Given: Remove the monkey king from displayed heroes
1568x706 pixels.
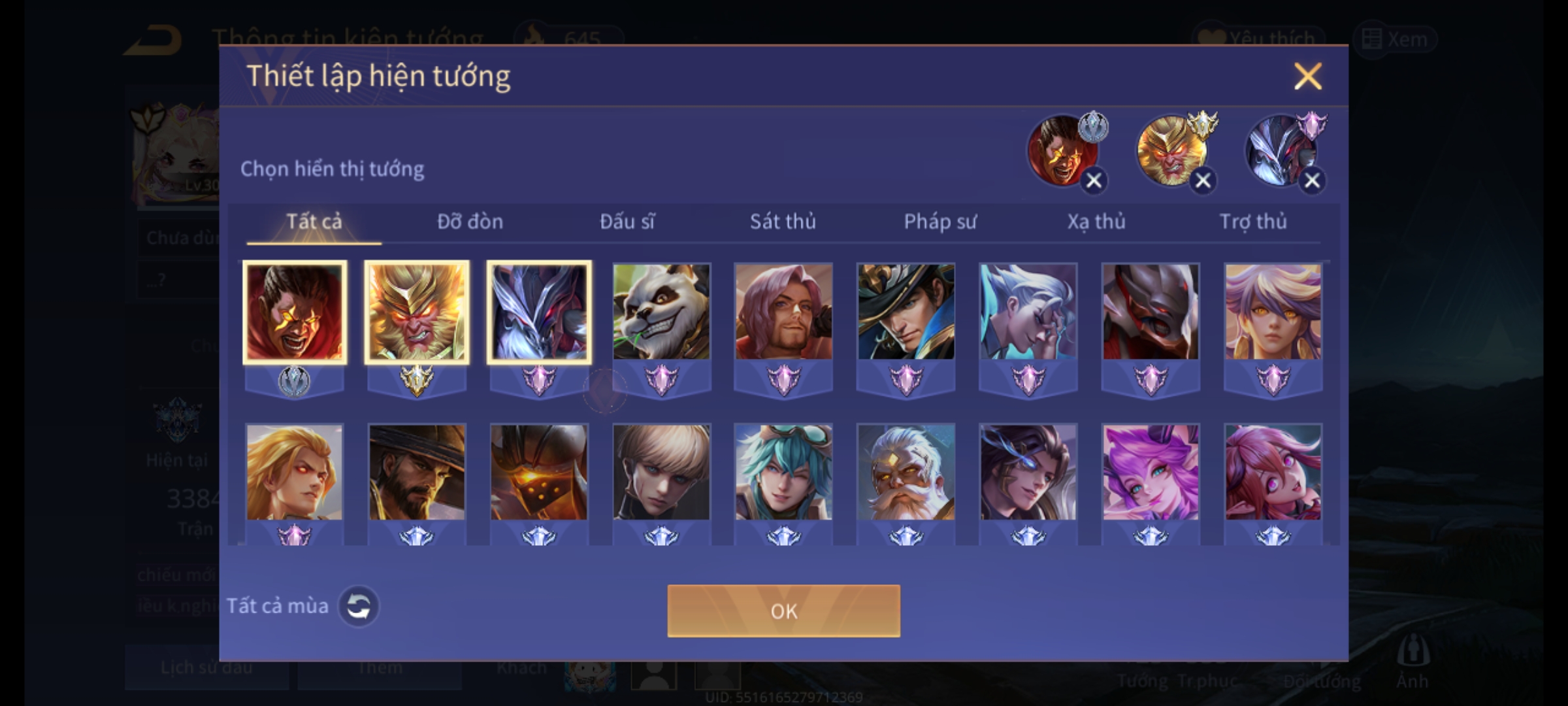Looking at the screenshot, I should click(x=1203, y=181).
